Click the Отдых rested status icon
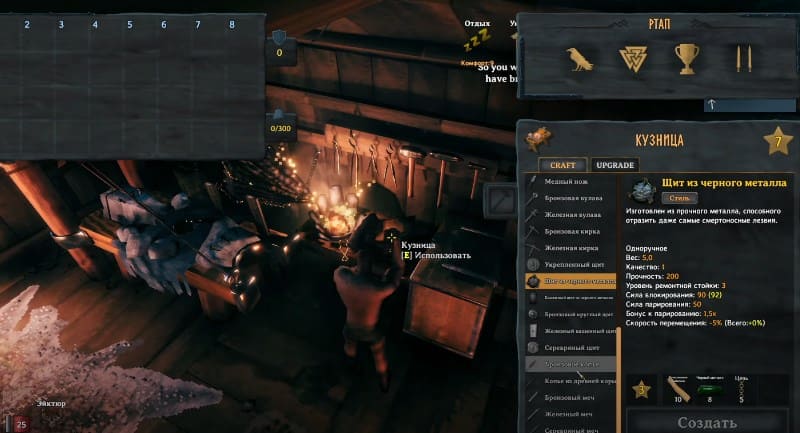 [478, 40]
